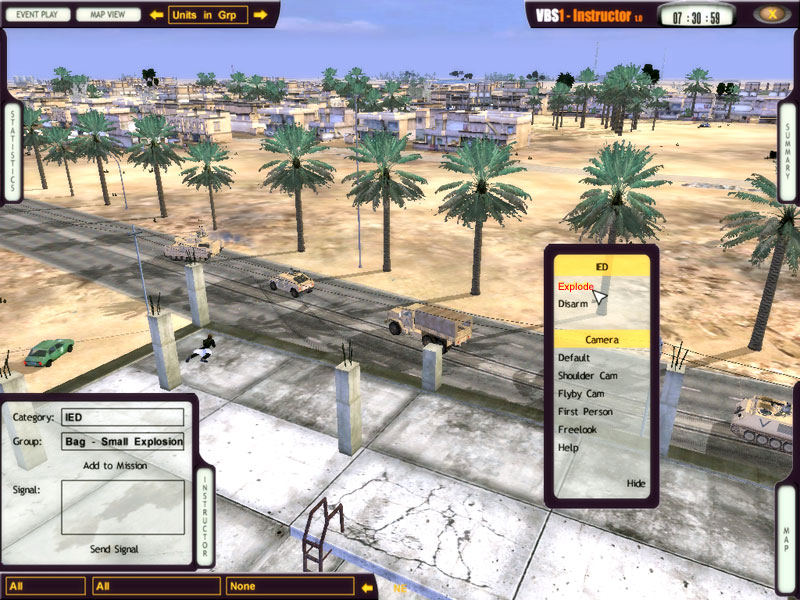Image resolution: width=800 pixels, height=600 pixels.
Task: Switch to Shoulder Cam
Action: click(586, 376)
